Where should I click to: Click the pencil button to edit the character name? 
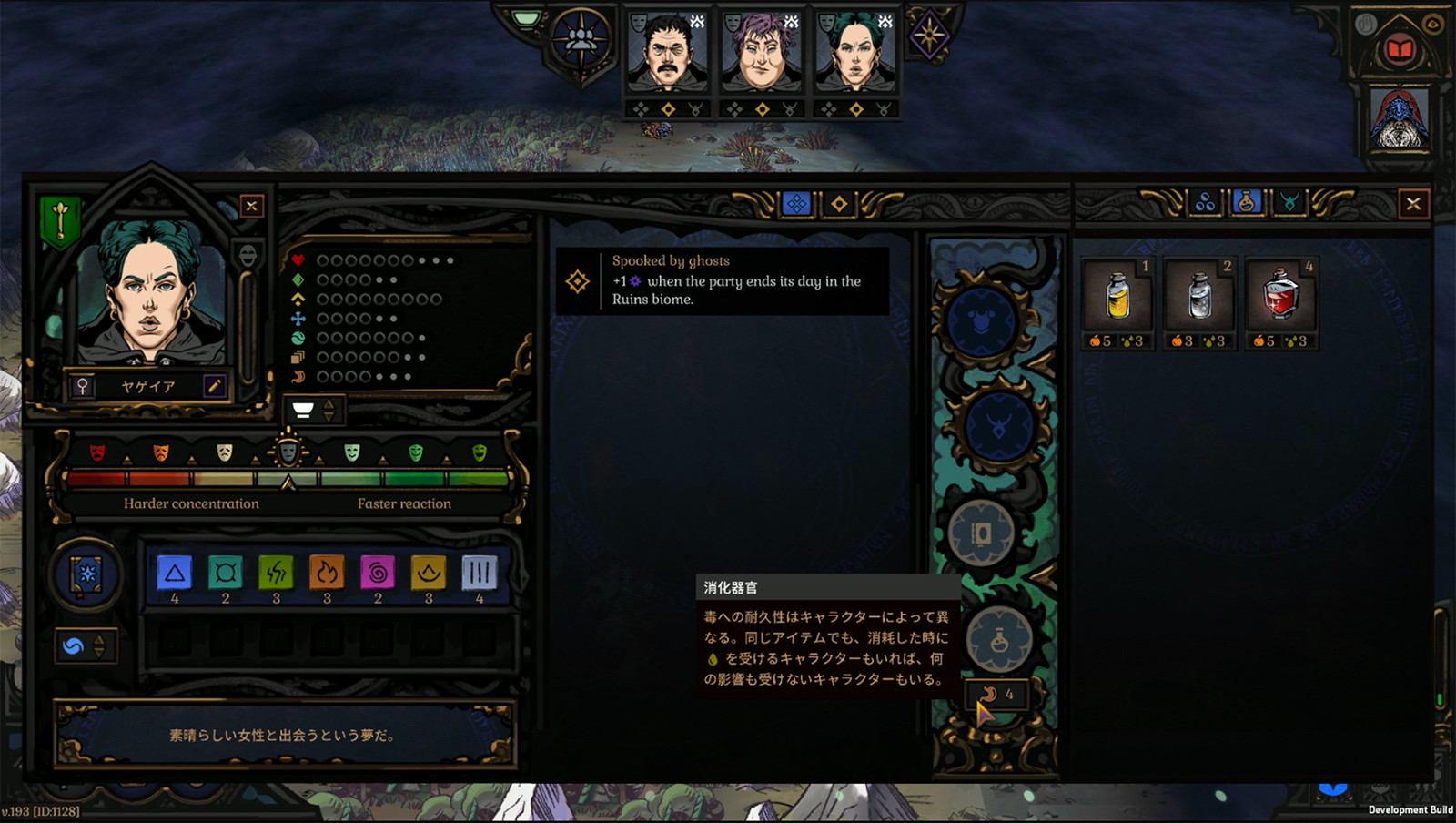pos(215,385)
